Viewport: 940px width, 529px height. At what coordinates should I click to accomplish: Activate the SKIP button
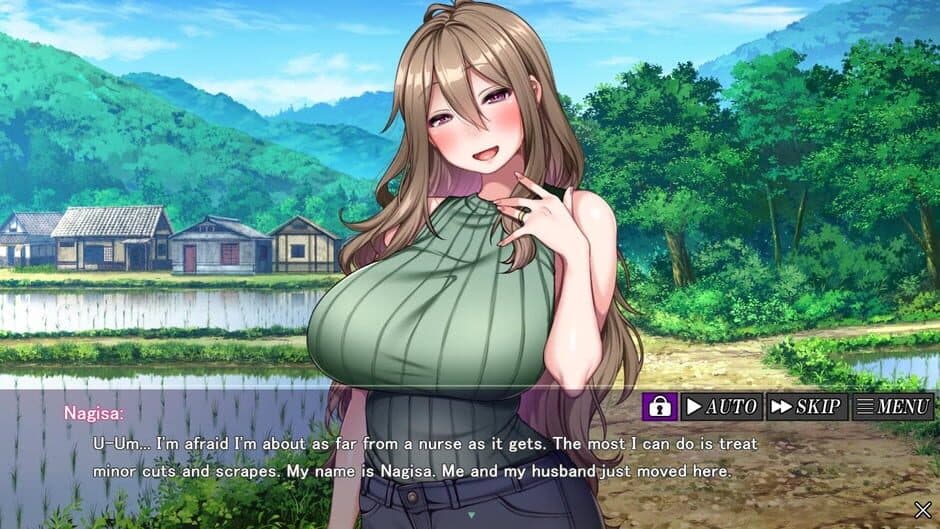[806, 406]
